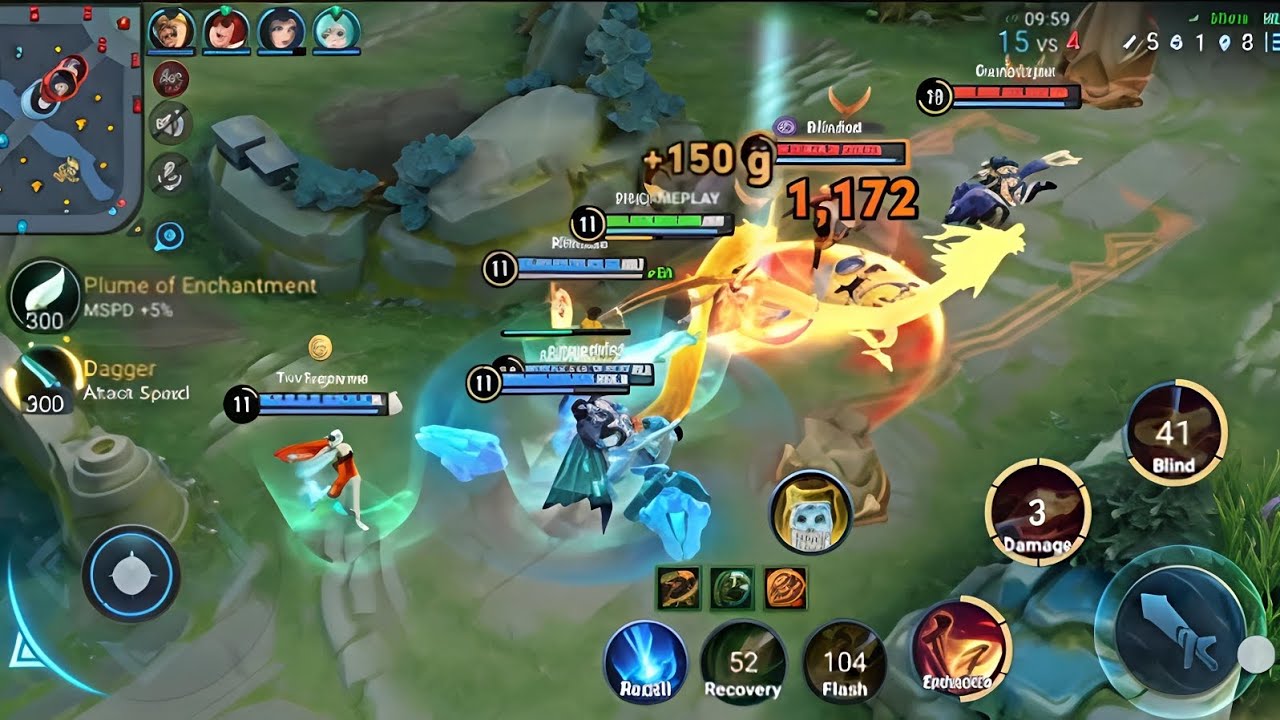Select the teal-haired teammate portrait
1280x720 pixels.
[336, 30]
